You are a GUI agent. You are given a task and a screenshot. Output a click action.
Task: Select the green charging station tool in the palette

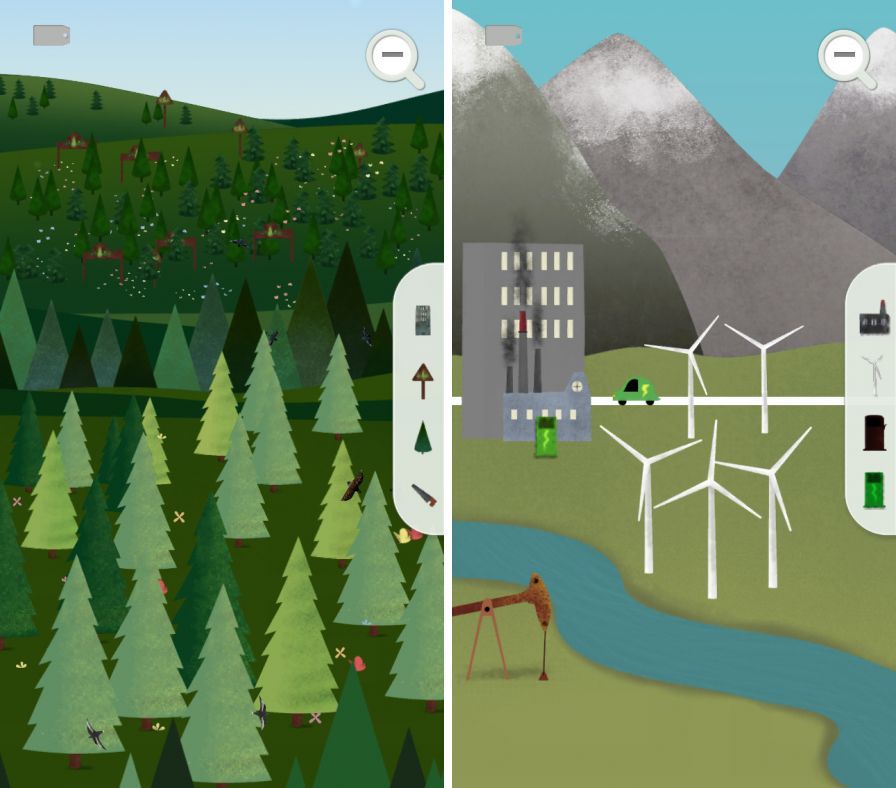click(875, 491)
